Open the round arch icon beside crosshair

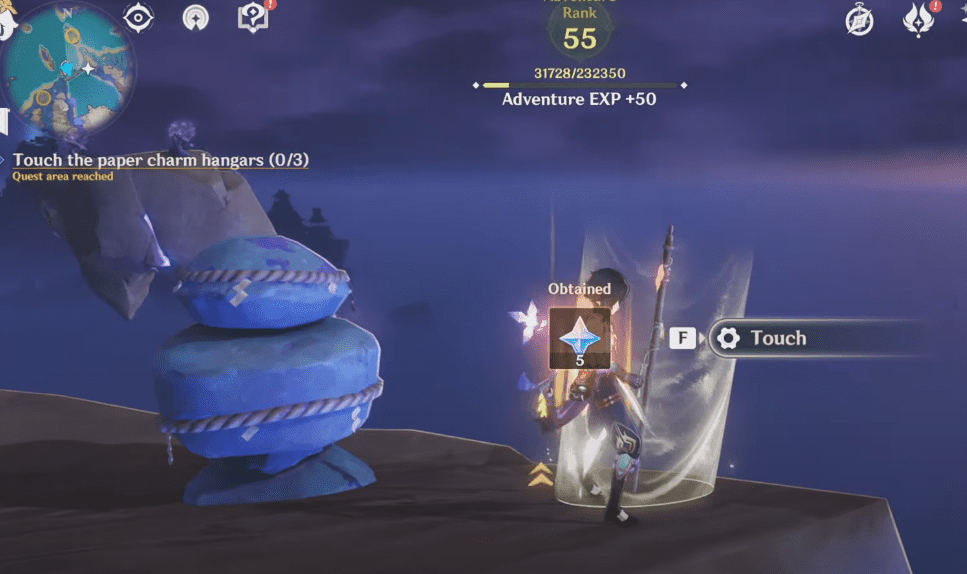[x=196, y=17]
